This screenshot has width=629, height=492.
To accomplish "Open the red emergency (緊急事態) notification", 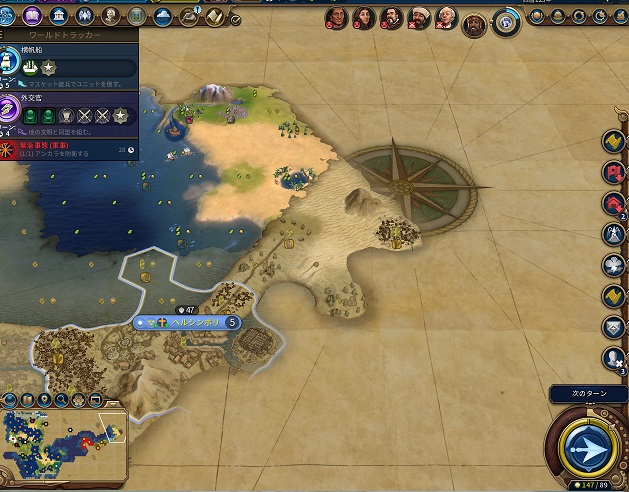I will pyautogui.click(x=70, y=148).
